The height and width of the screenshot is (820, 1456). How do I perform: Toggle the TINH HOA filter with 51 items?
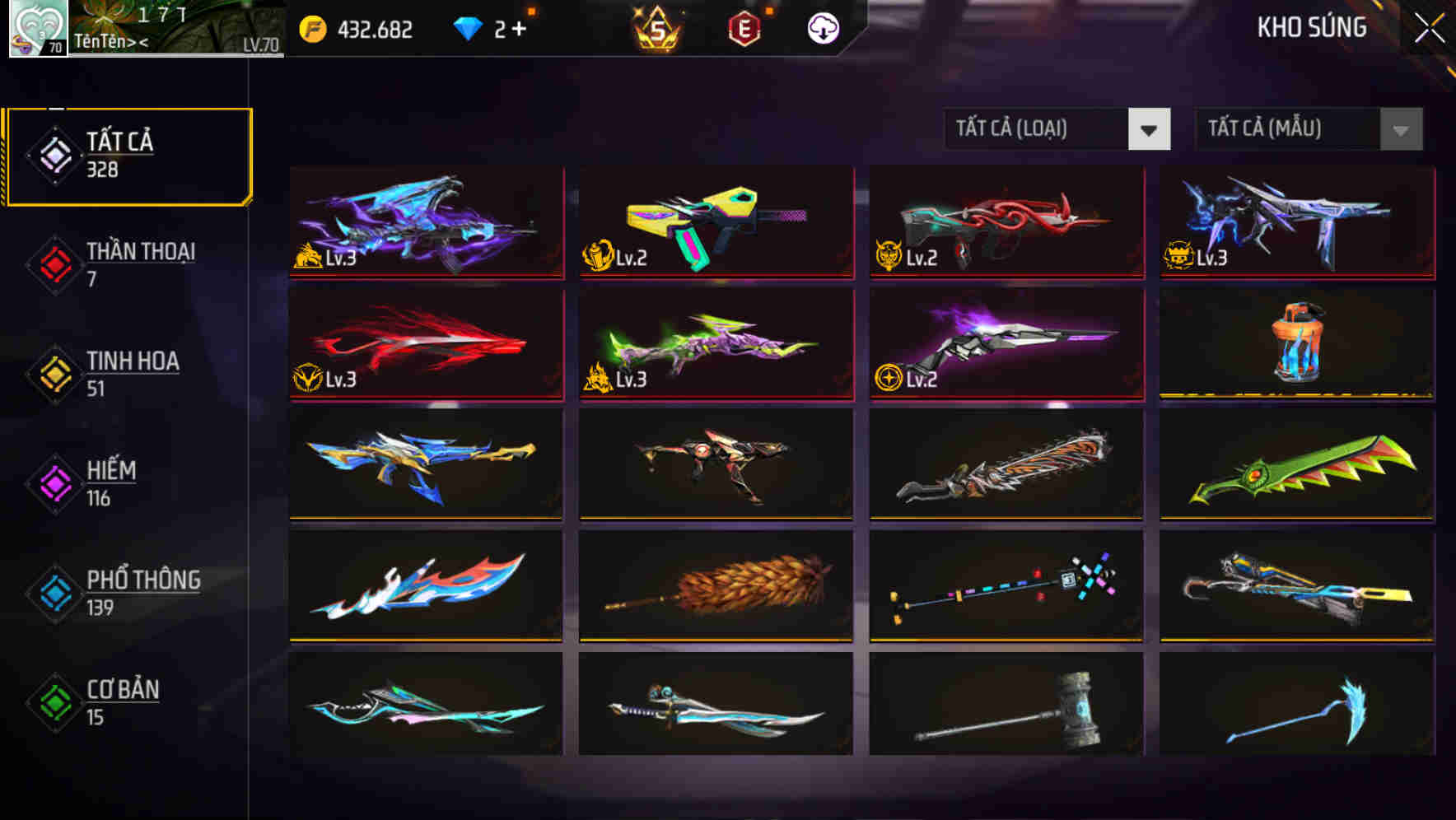click(x=132, y=373)
